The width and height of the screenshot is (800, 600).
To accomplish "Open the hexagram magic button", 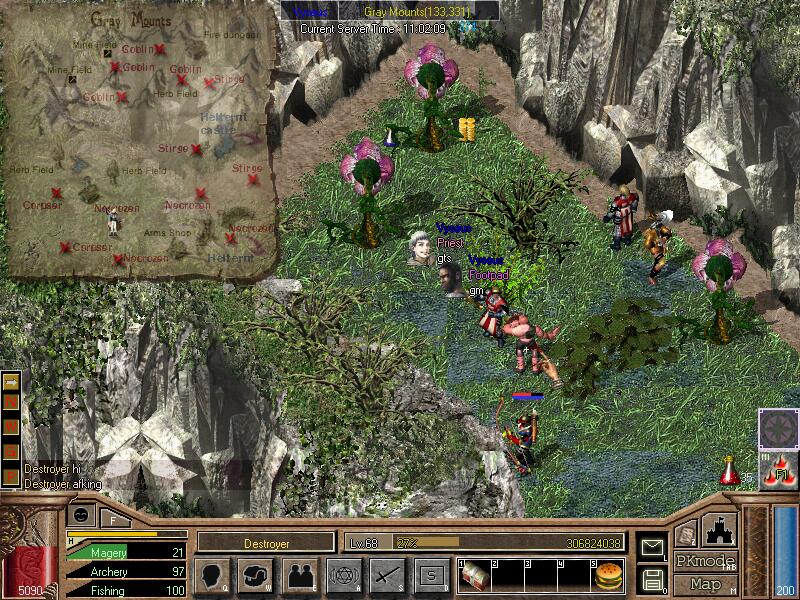I will (342, 575).
